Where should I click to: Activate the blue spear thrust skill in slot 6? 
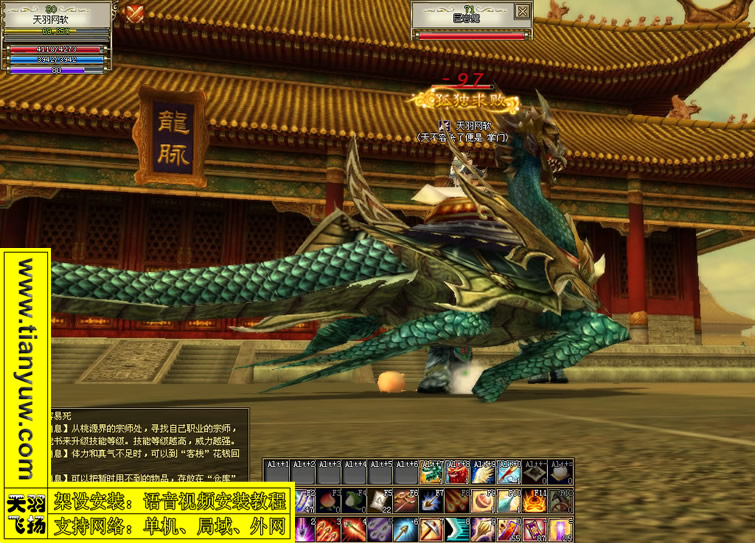pyautogui.click(x=406, y=529)
